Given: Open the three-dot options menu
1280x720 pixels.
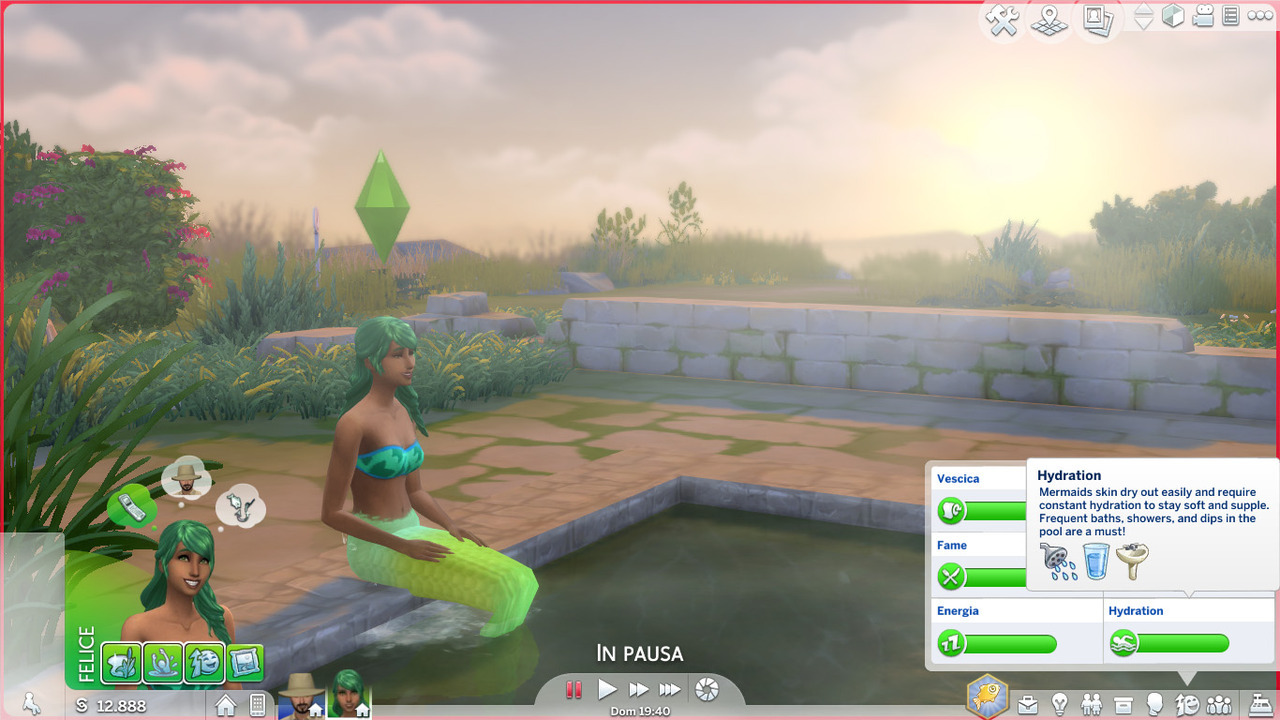Looking at the screenshot, I should (x=1260, y=16).
